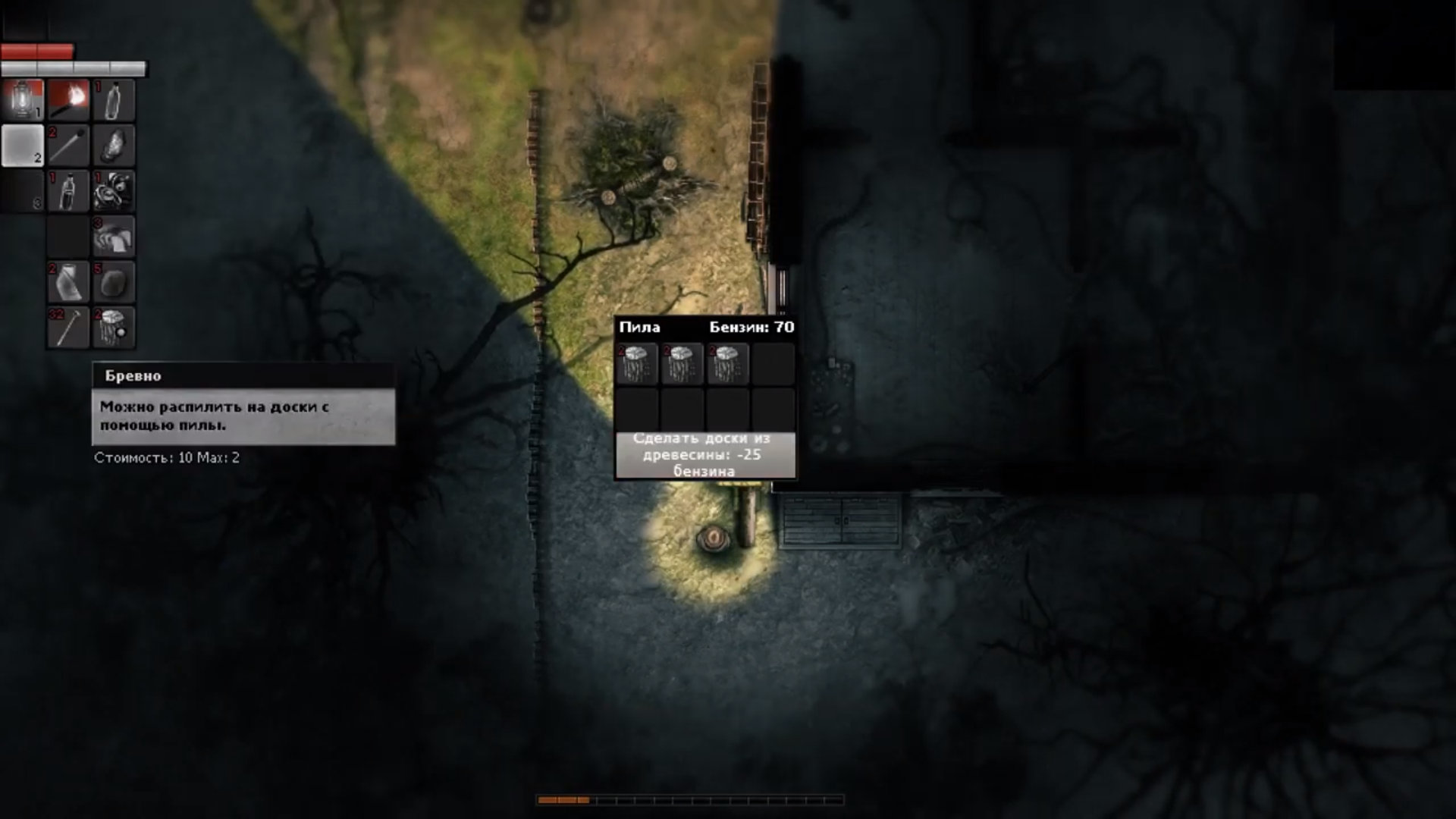Choose the log stack in the inventory
This screenshot has width=1456, height=819.
coord(114,328)
